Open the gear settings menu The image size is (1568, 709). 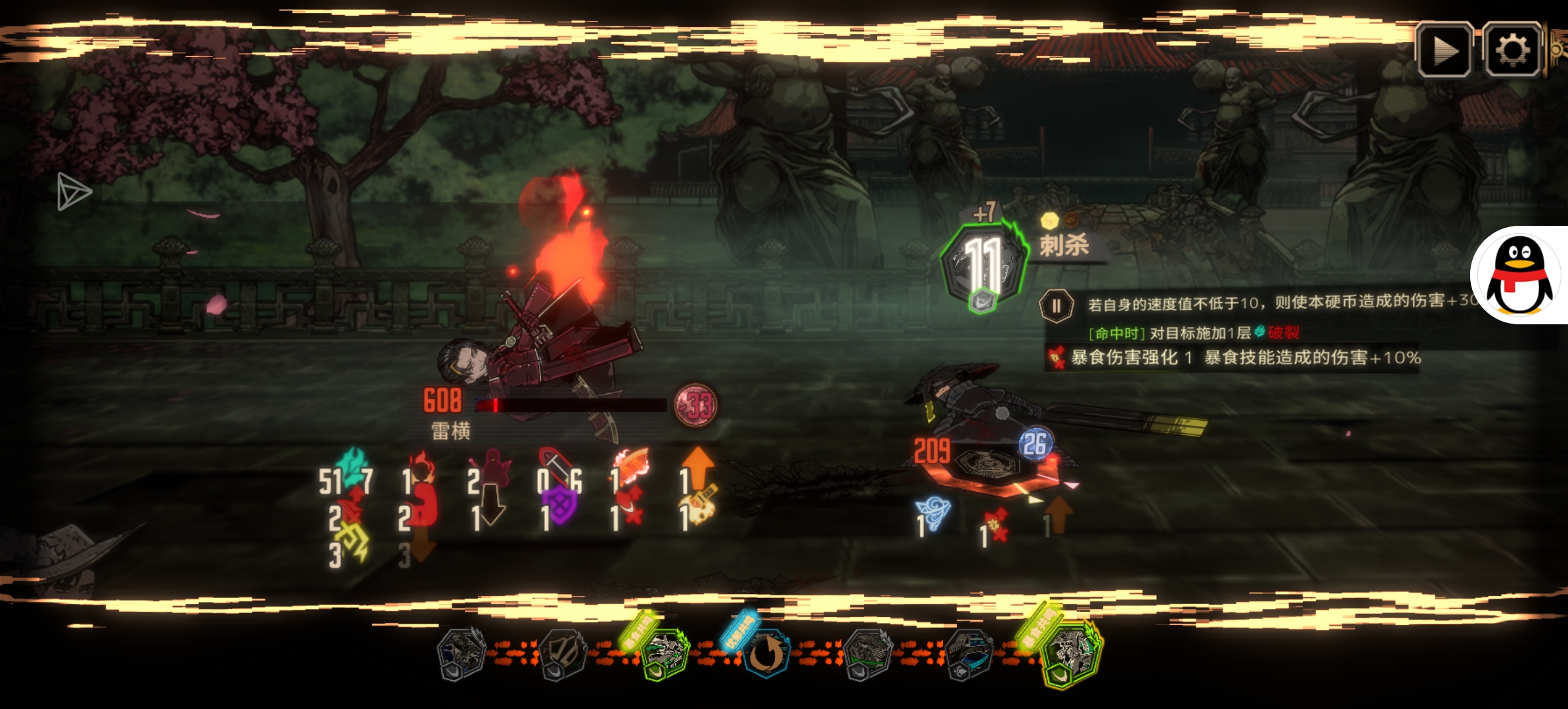[x=1512, y=50]
